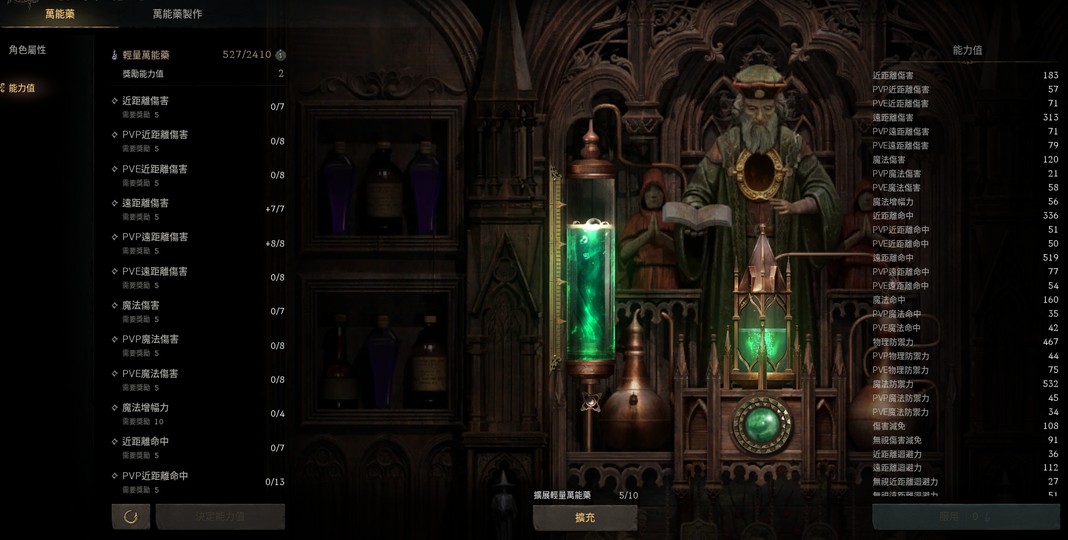Select the 近距離傷害 stat row
Viewport: 1068px width, 540px height.
(198, 107)
